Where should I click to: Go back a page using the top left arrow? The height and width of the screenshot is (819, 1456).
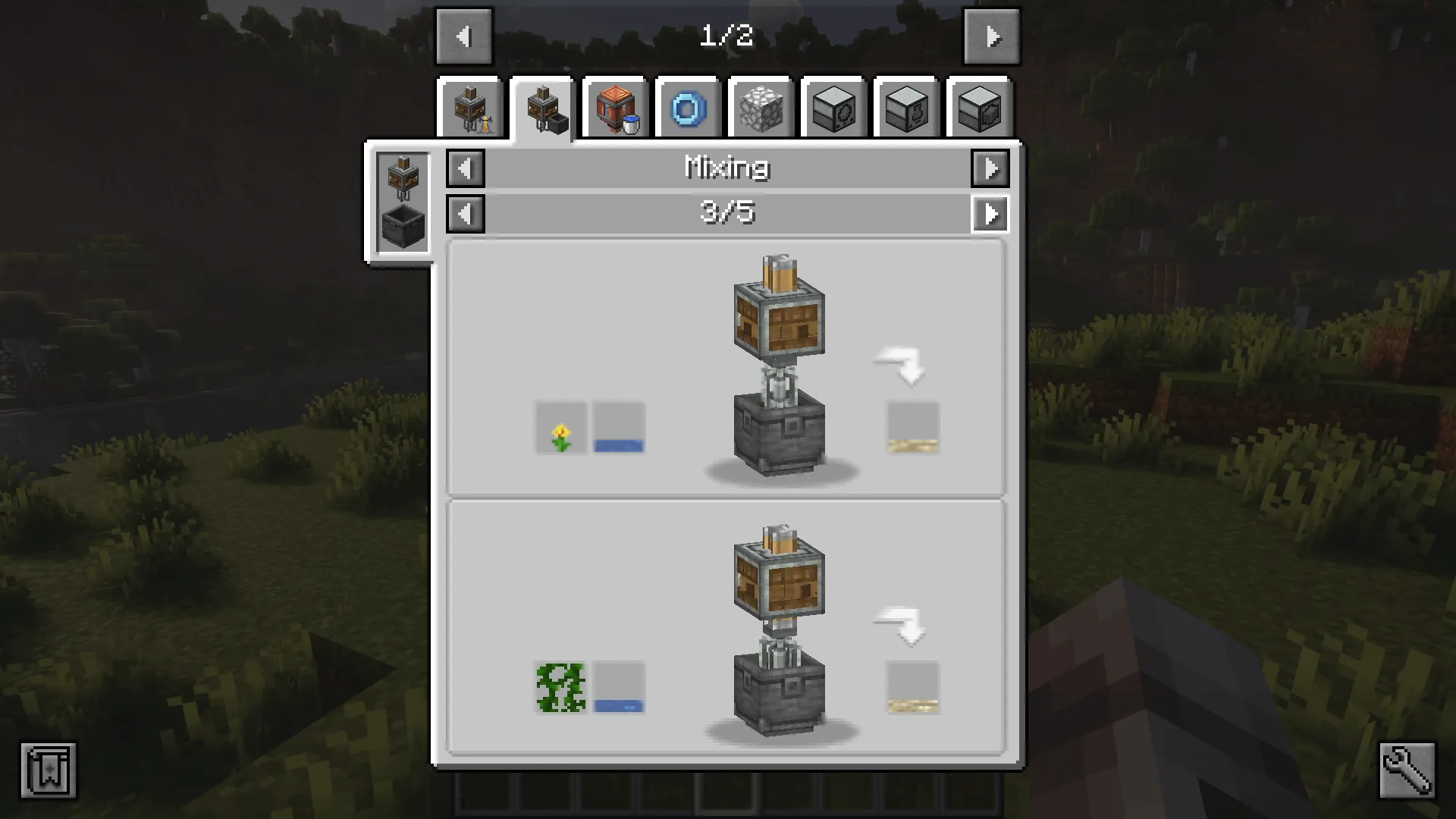[x=465, y=36]
